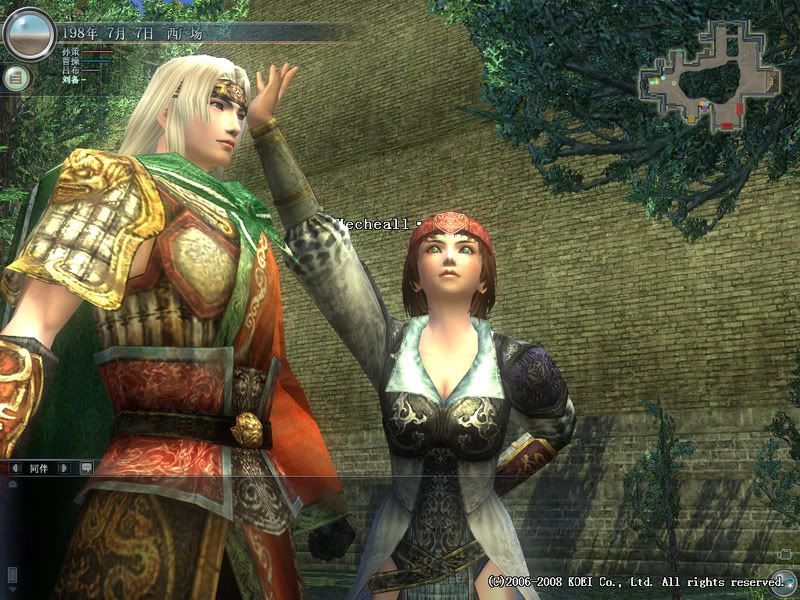The width and height of the screenshot is (800, 600).
Task: Click the round icon beside the copyright text
Action: click(785, 580)
